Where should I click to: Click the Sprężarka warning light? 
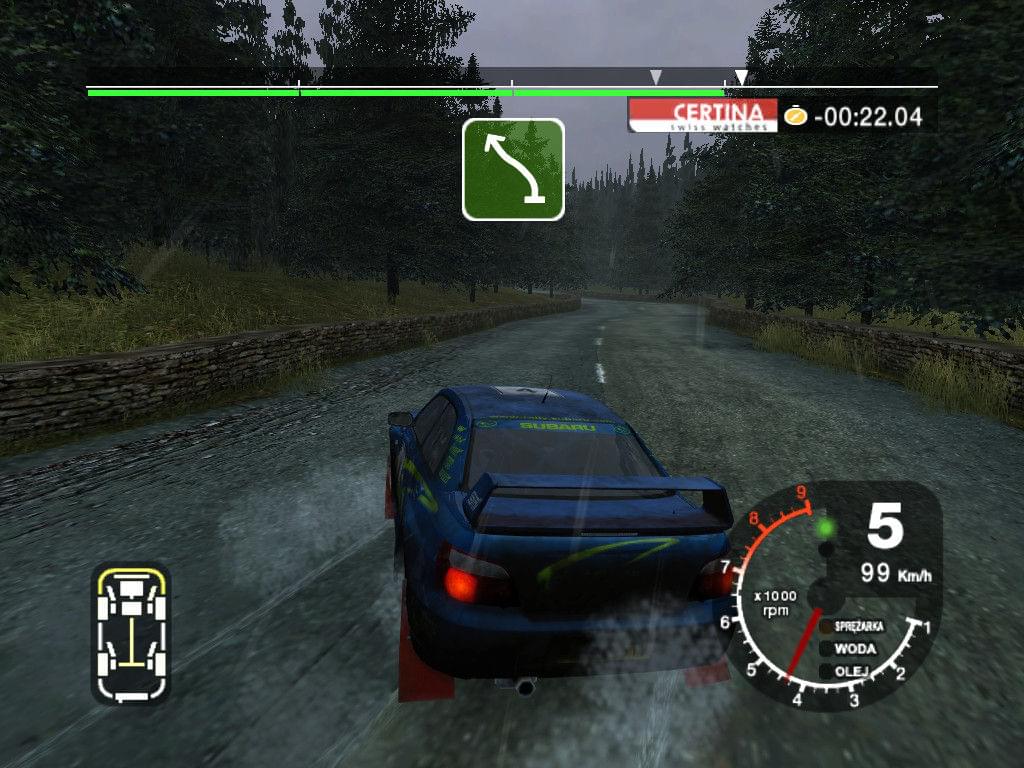[x=826, y=627]
